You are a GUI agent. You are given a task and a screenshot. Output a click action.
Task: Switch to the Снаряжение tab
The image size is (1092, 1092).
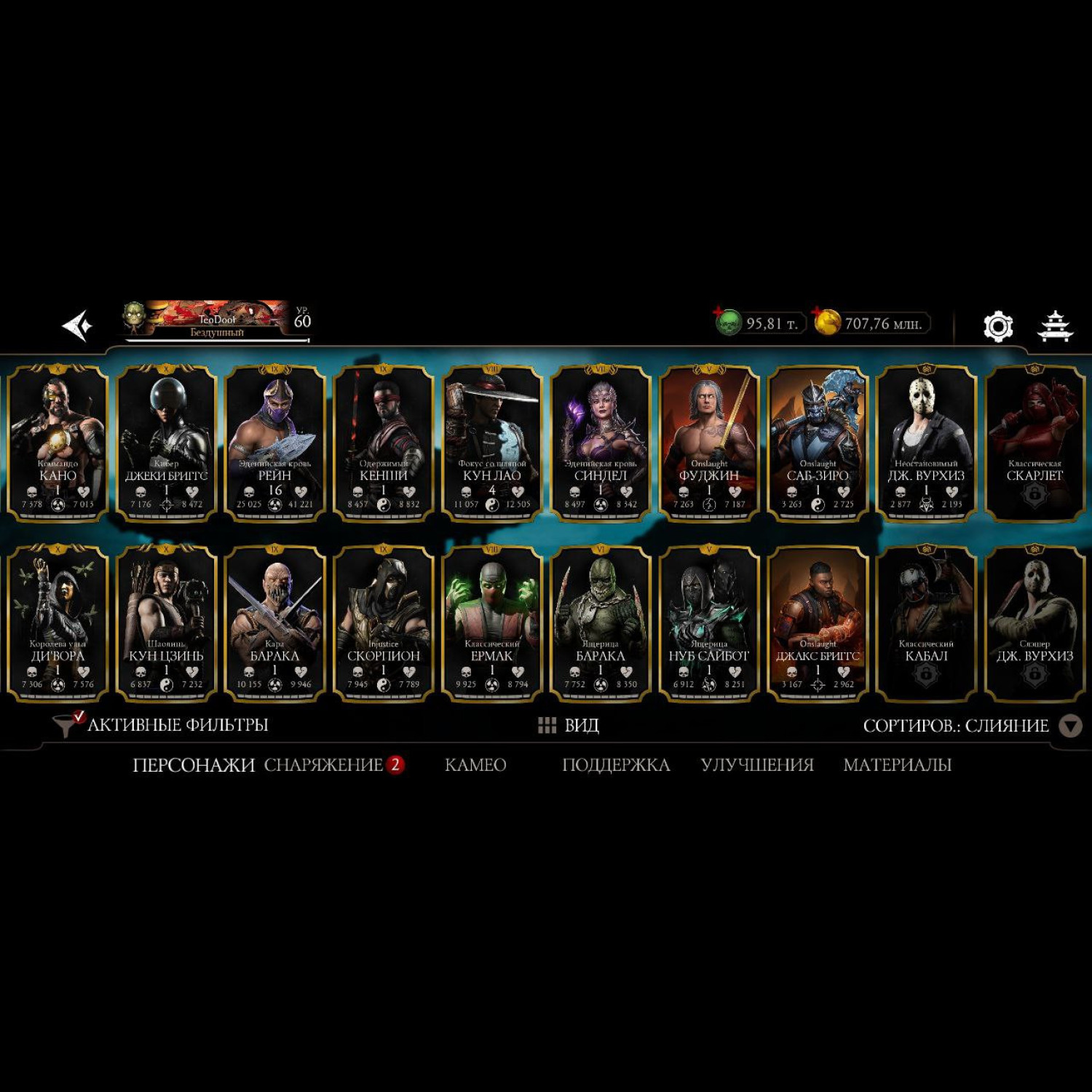click(323, 764)
